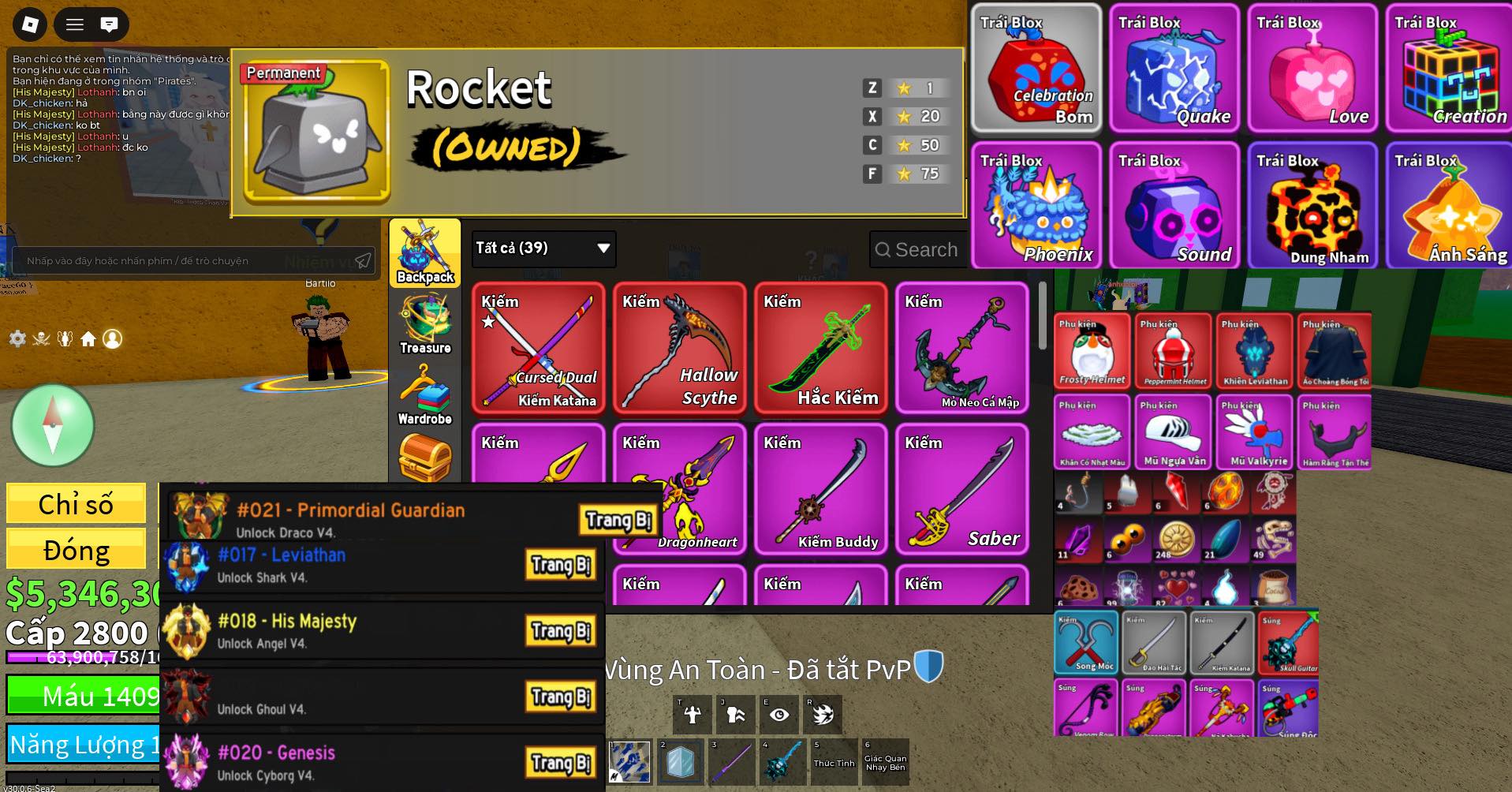Choose the Phoenix fruit tile
This screenshot has height=792, width=1512.
(1036, 206)
